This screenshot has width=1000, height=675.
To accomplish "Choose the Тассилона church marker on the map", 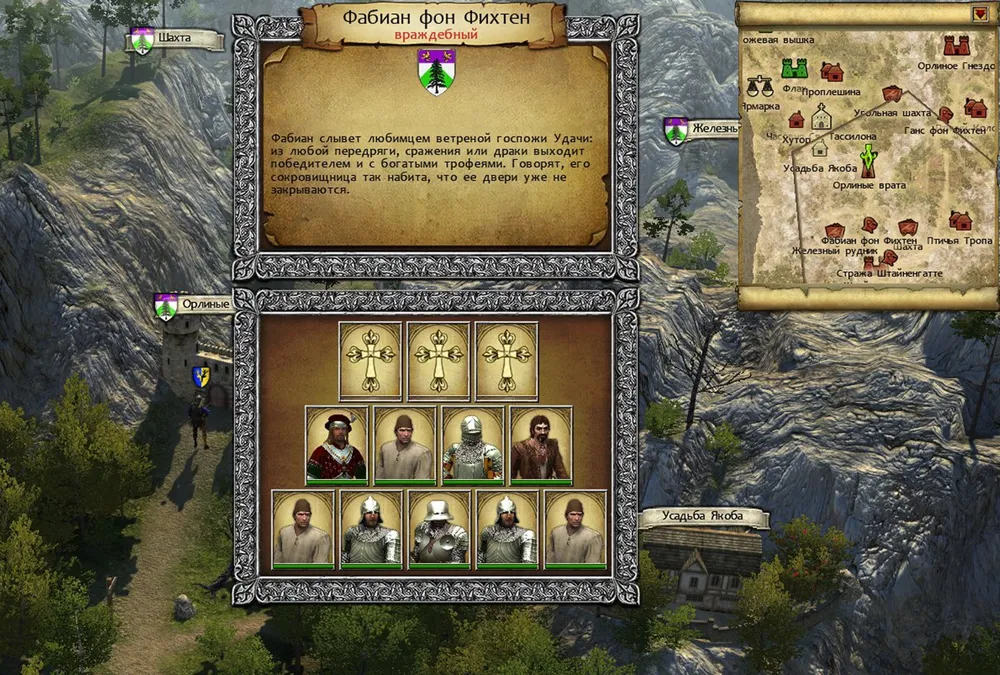I will 822,117.
